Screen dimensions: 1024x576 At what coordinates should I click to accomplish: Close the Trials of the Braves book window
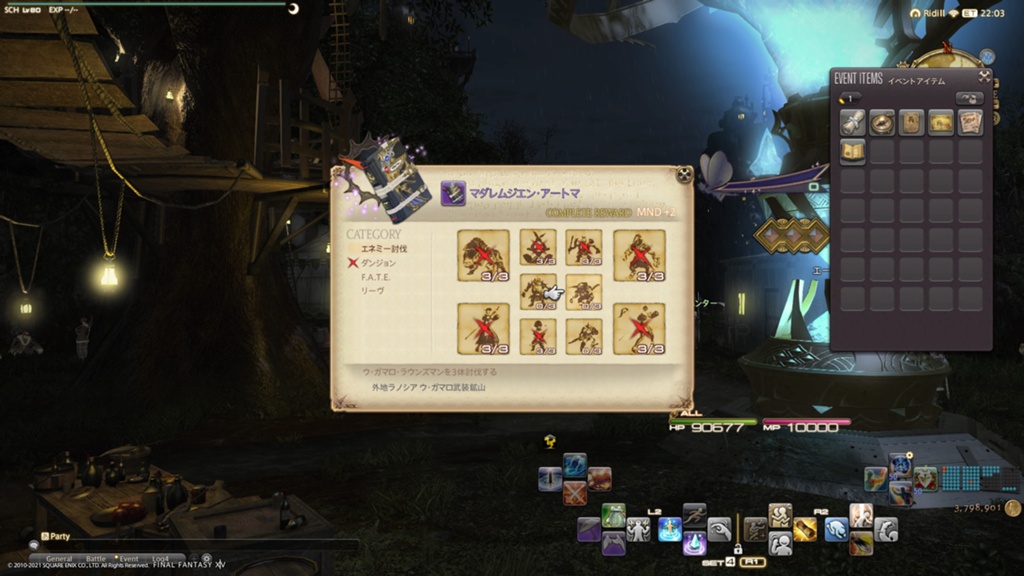coord(683,174)
